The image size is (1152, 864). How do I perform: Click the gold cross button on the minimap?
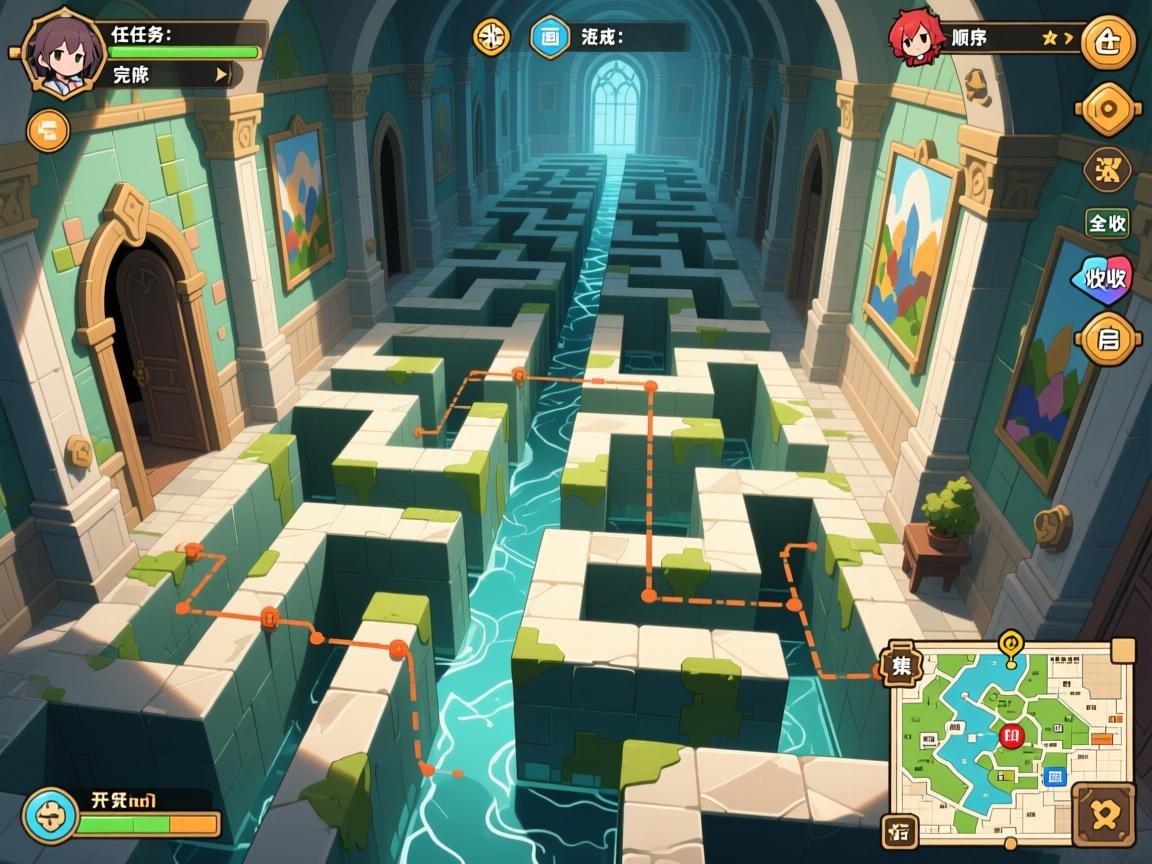(x=1103, y=815)
